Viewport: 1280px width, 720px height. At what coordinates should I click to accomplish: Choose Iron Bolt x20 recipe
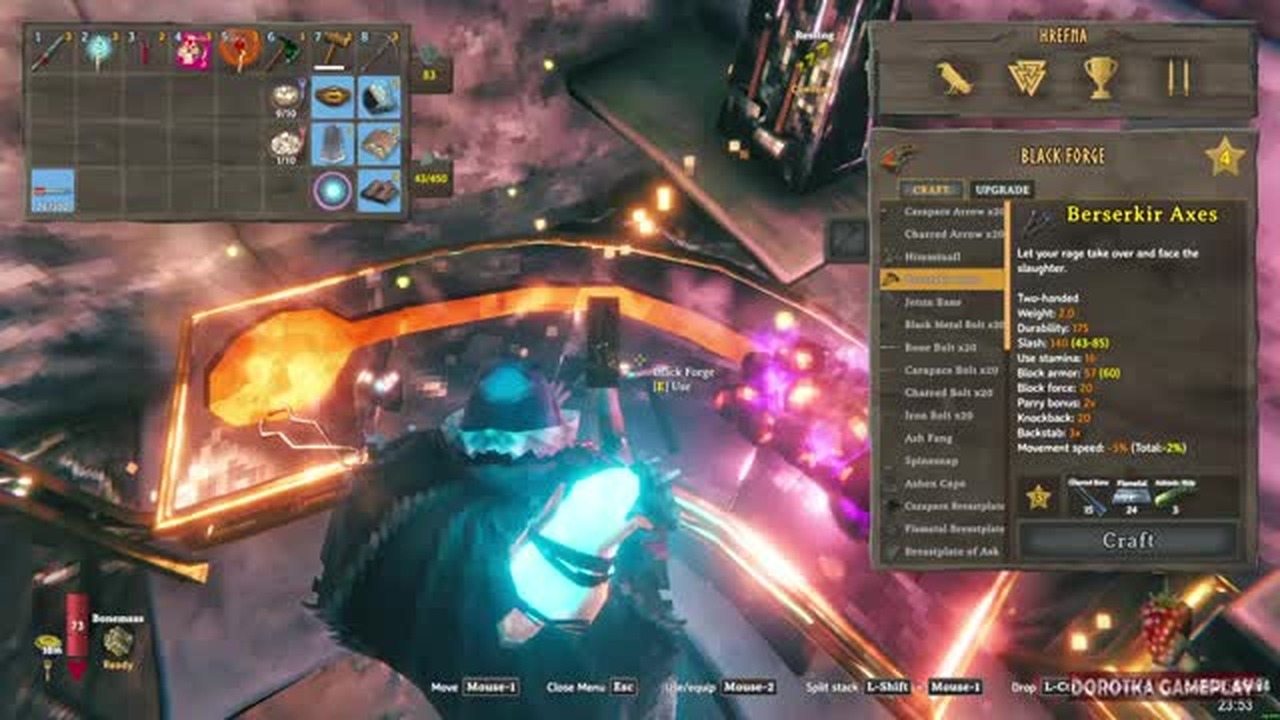(938, 415)
